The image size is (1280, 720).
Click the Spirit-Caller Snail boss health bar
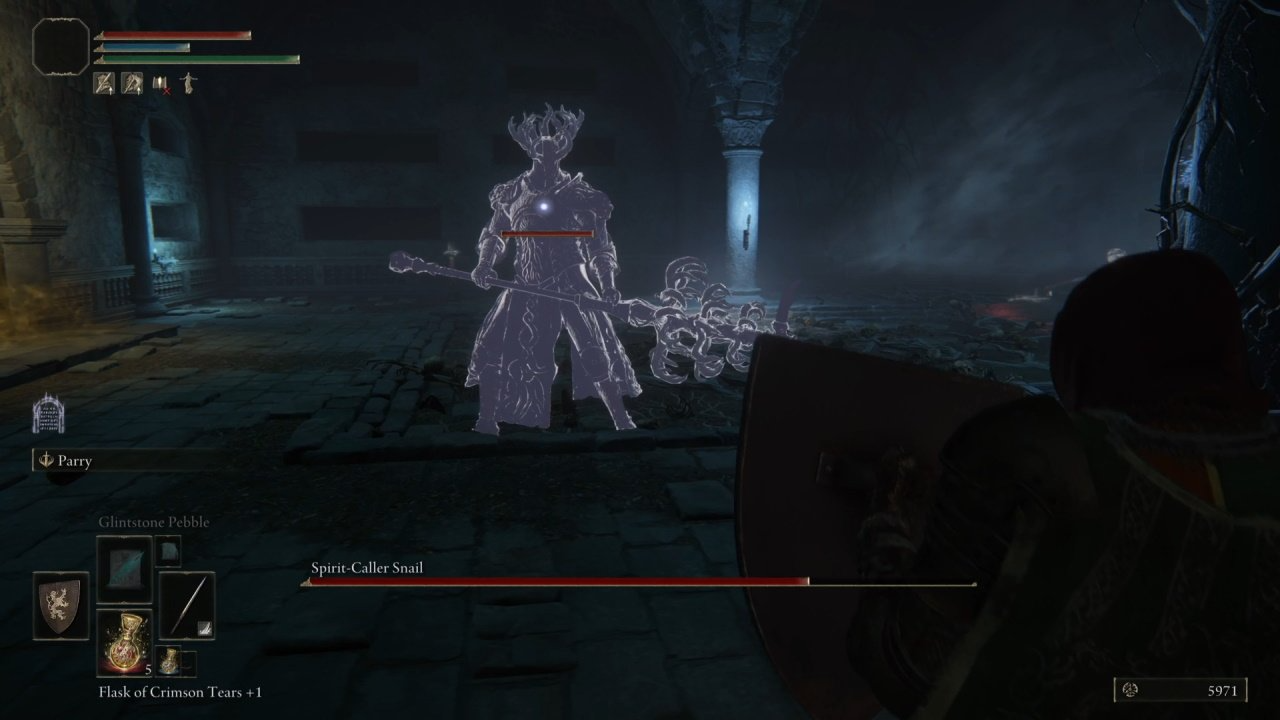point(600,581)
